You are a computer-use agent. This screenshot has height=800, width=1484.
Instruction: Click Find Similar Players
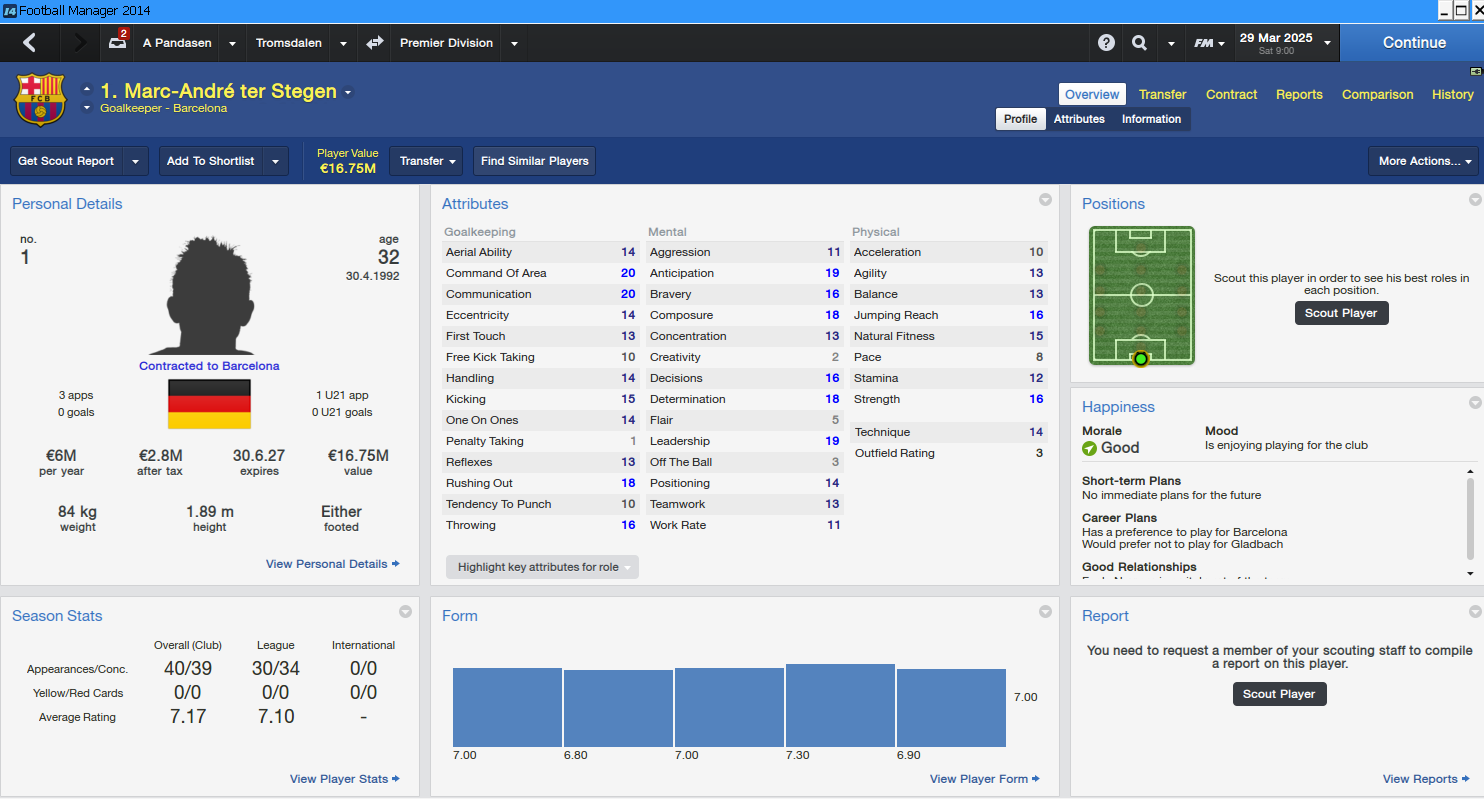(x=534, y=161)
